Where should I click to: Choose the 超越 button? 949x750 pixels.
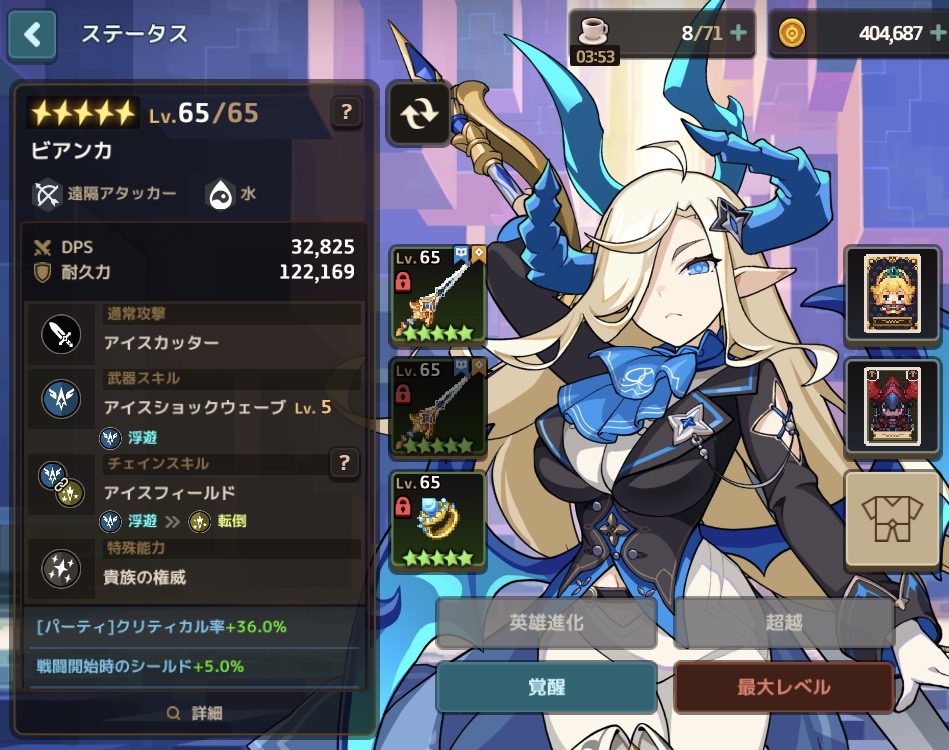(x=783, y=623)
